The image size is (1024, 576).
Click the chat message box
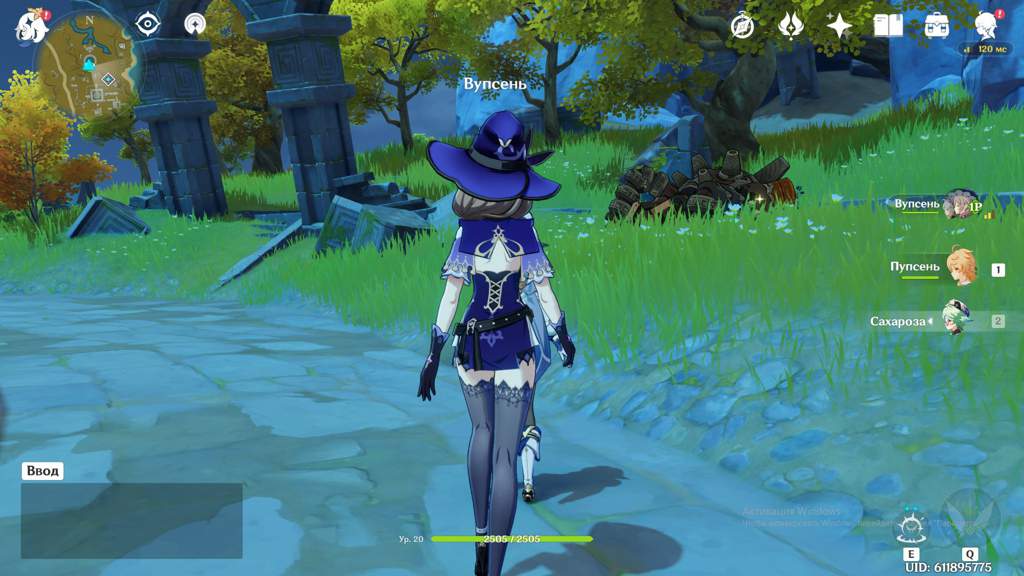[x=131, y=520]
